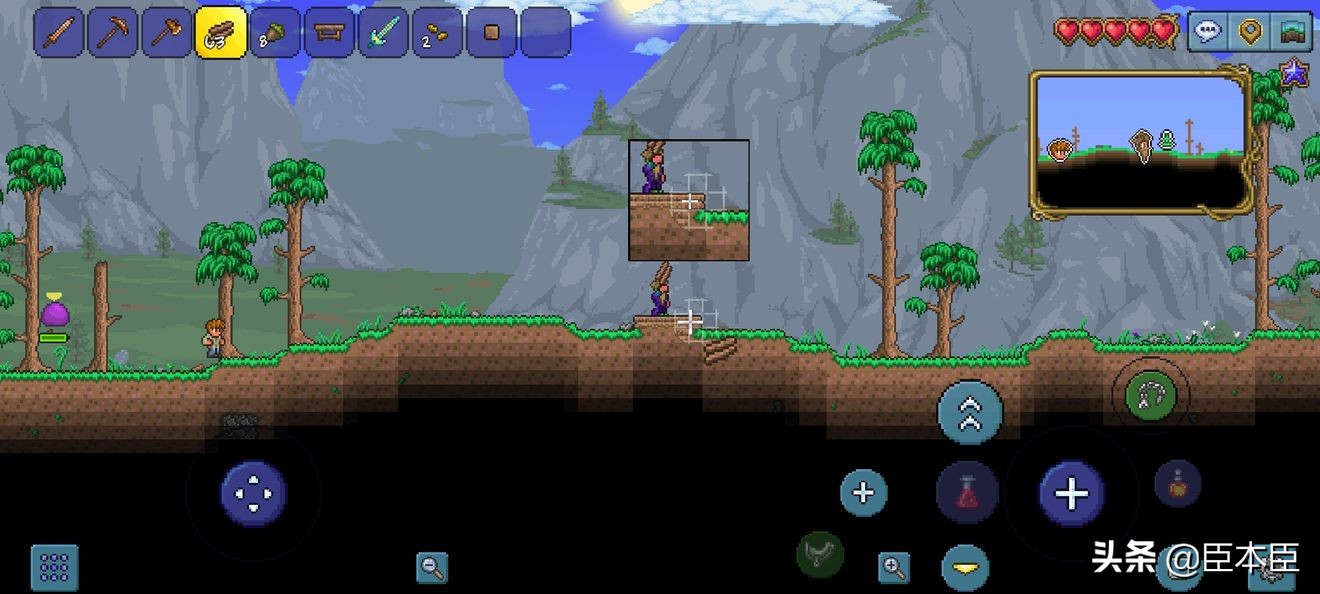Screen dimensions: 1320x594
Task: Select the copper pickaxe hotbar slot
Action: [x=113, y=33]
